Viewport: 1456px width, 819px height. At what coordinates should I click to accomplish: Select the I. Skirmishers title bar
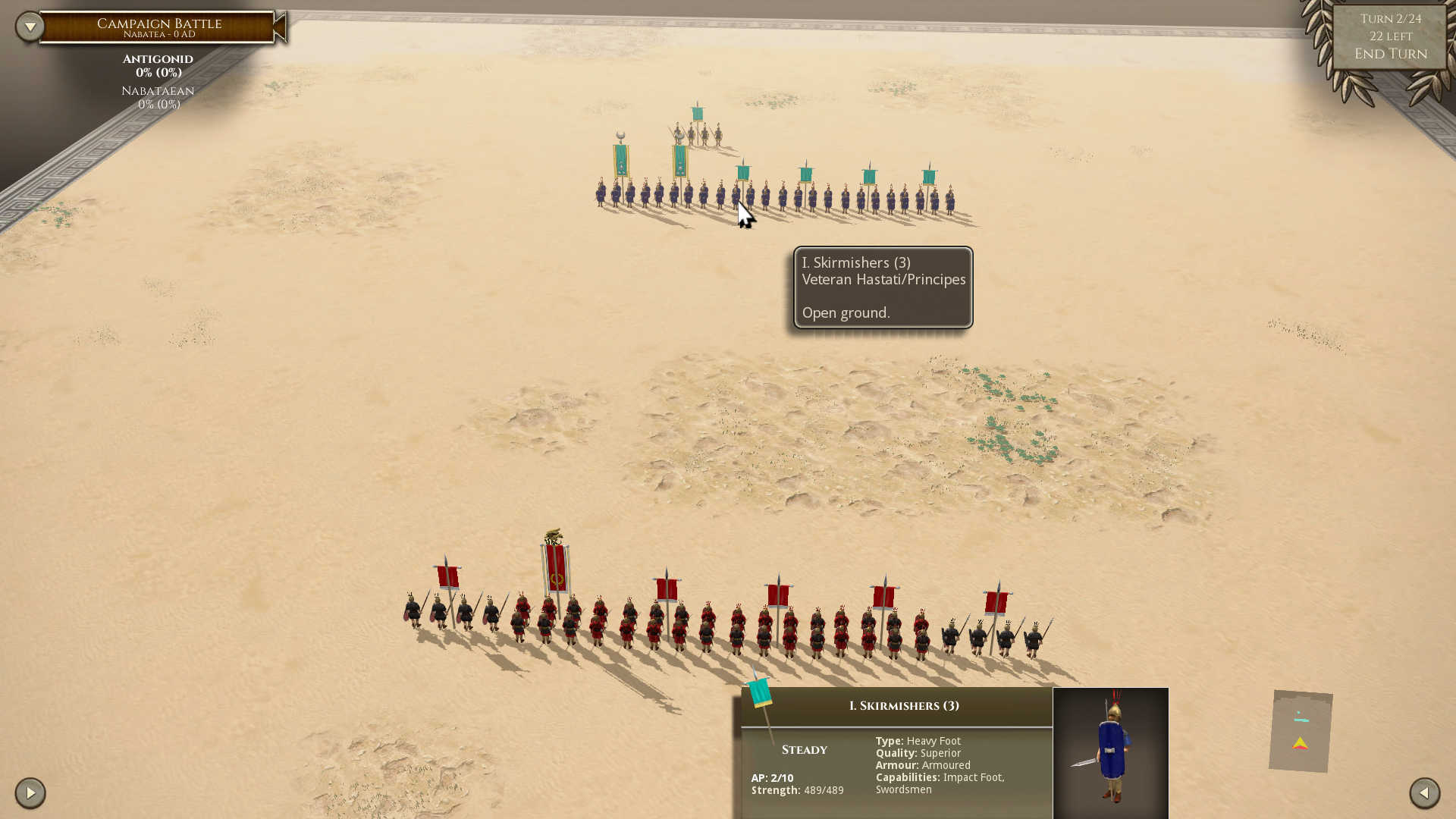coord(904,705)
